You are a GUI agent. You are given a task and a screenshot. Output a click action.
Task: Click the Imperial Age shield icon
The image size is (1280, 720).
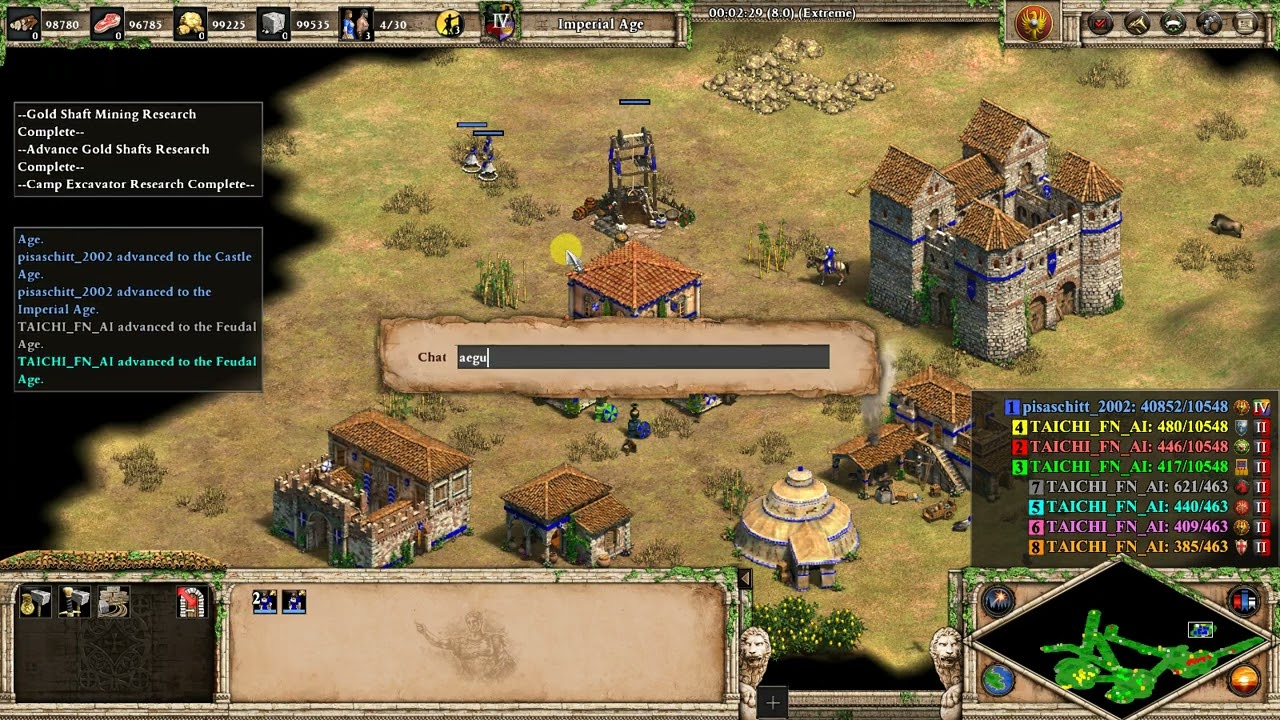[497, 23]
